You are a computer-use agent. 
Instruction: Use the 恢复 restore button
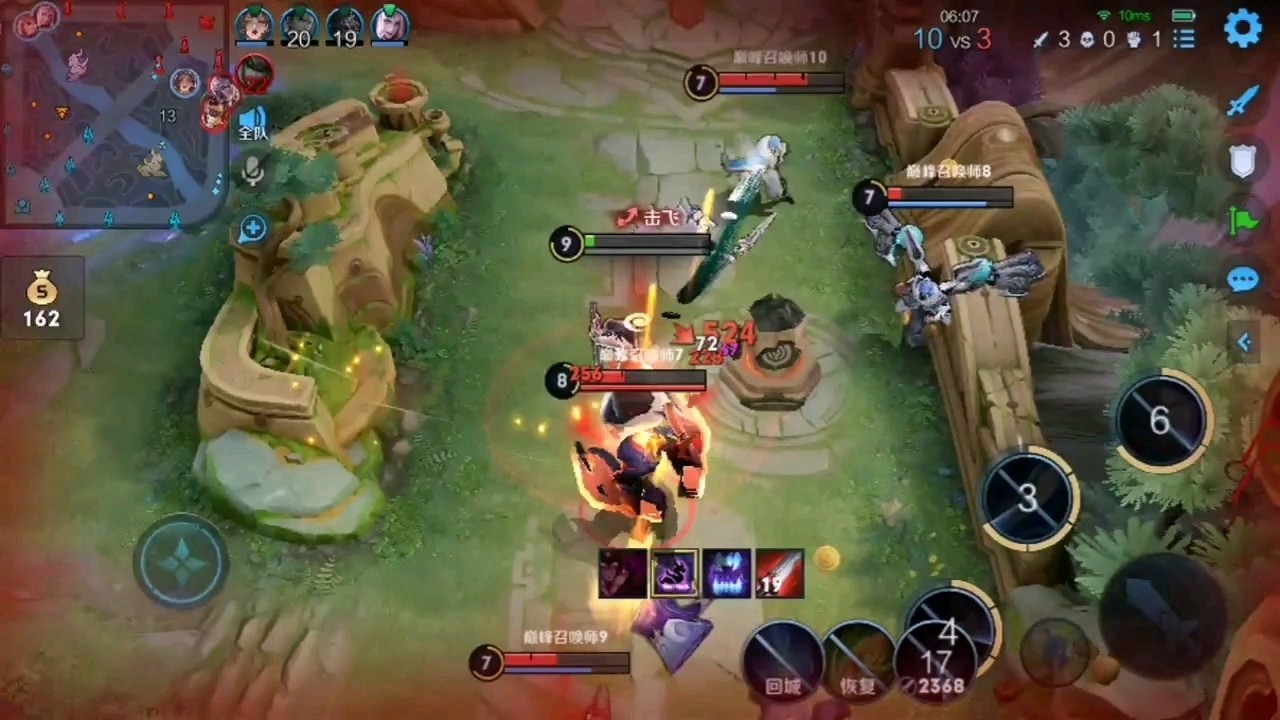tap(858, 660)
